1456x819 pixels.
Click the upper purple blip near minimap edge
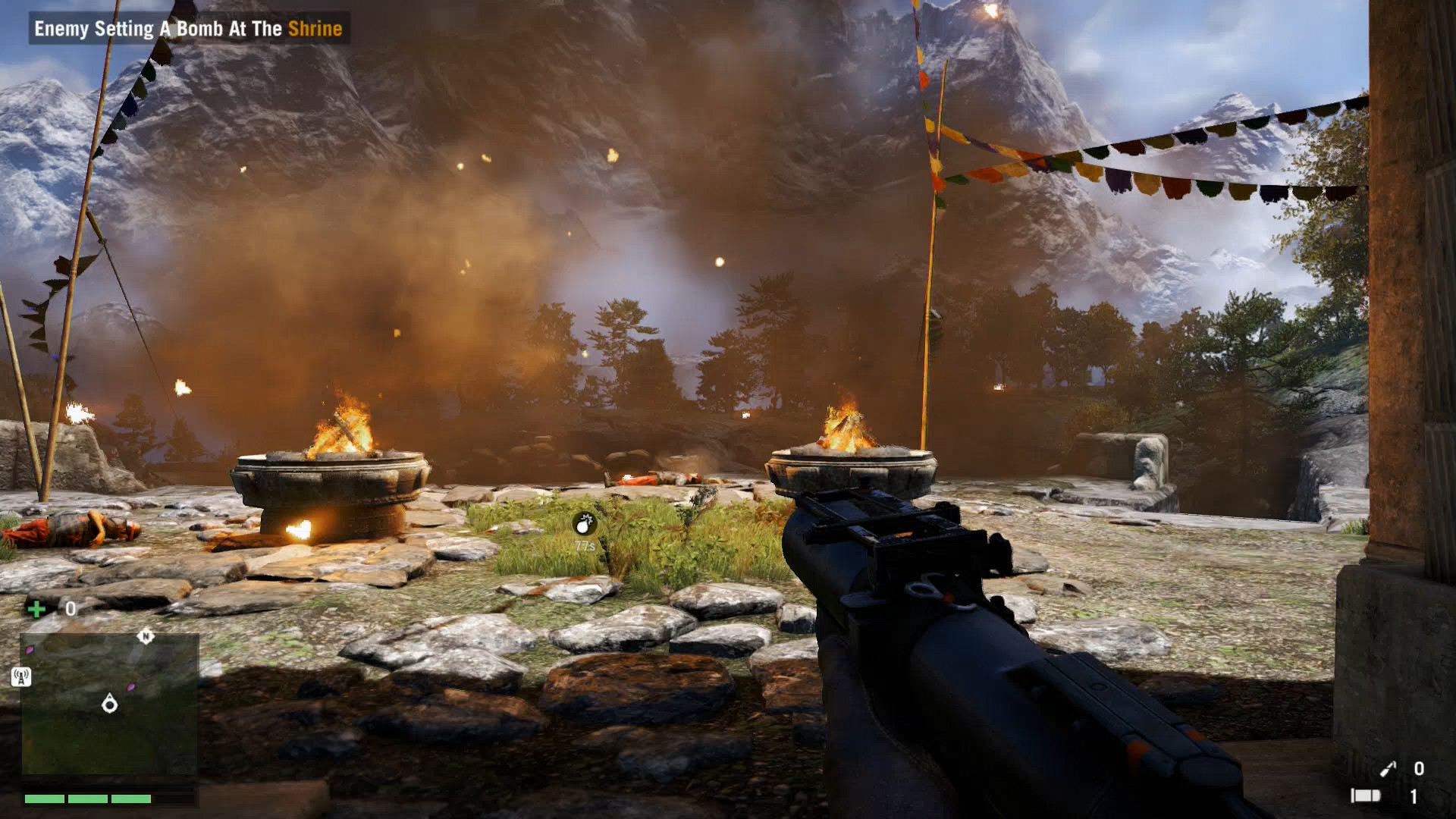click(30, 649)
